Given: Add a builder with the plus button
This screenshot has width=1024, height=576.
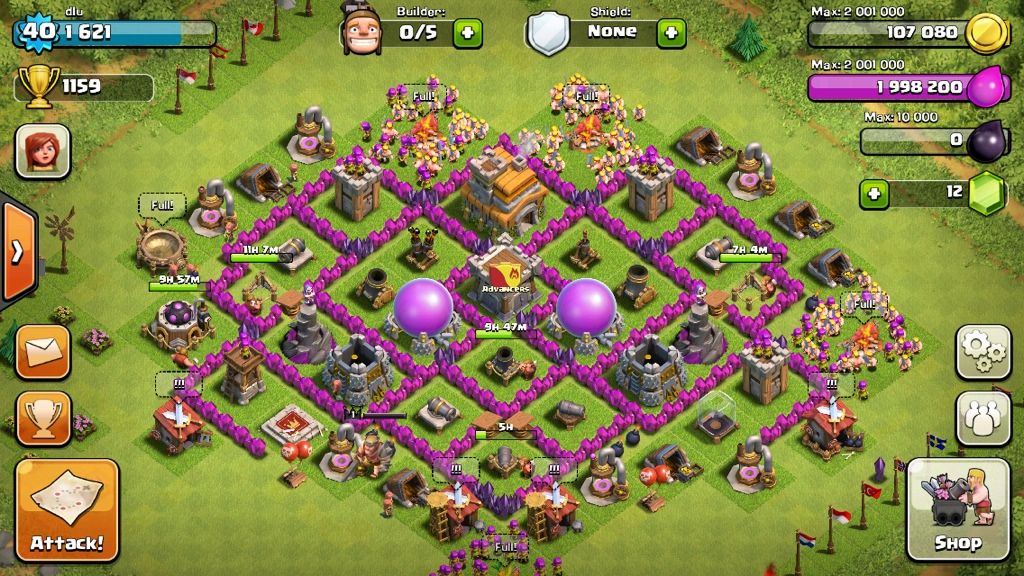Looking at the screenshot, I should pyautogui.click(x=467, y=32).
